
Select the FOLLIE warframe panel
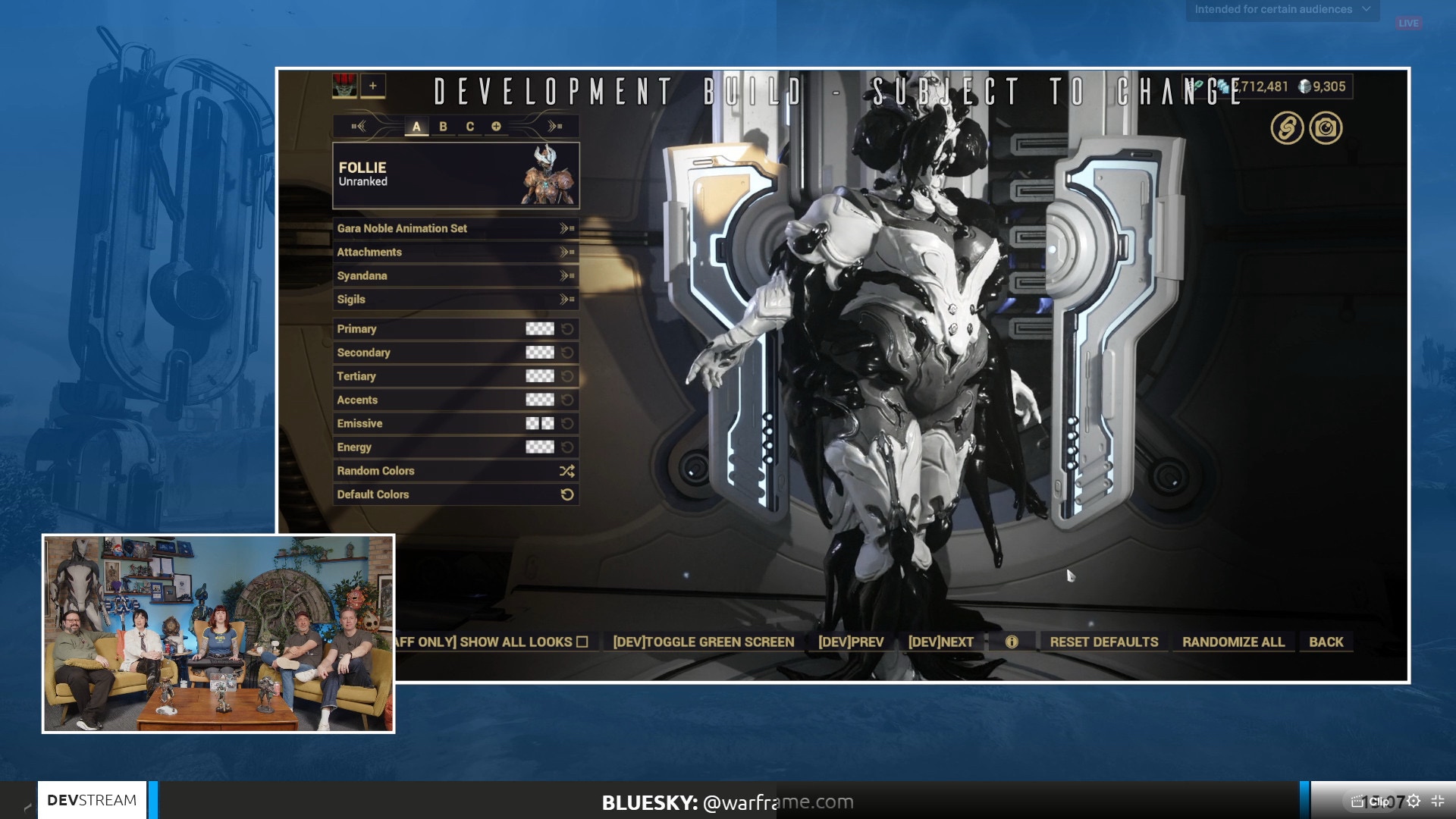pos(456,175)
